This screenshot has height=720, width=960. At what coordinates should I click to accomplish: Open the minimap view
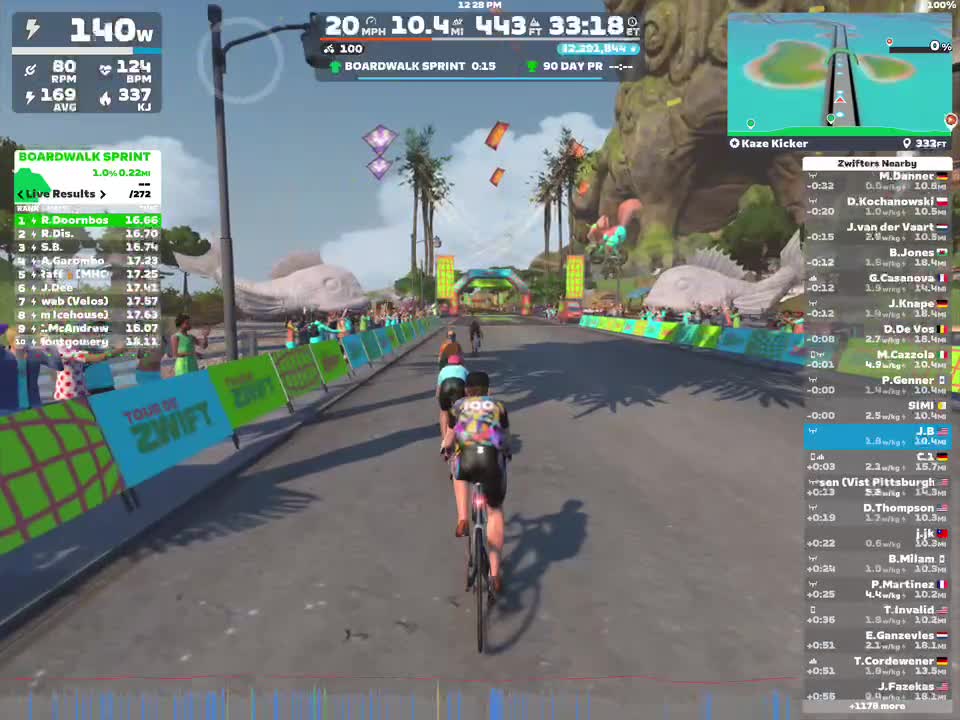[x=839, y=74]
